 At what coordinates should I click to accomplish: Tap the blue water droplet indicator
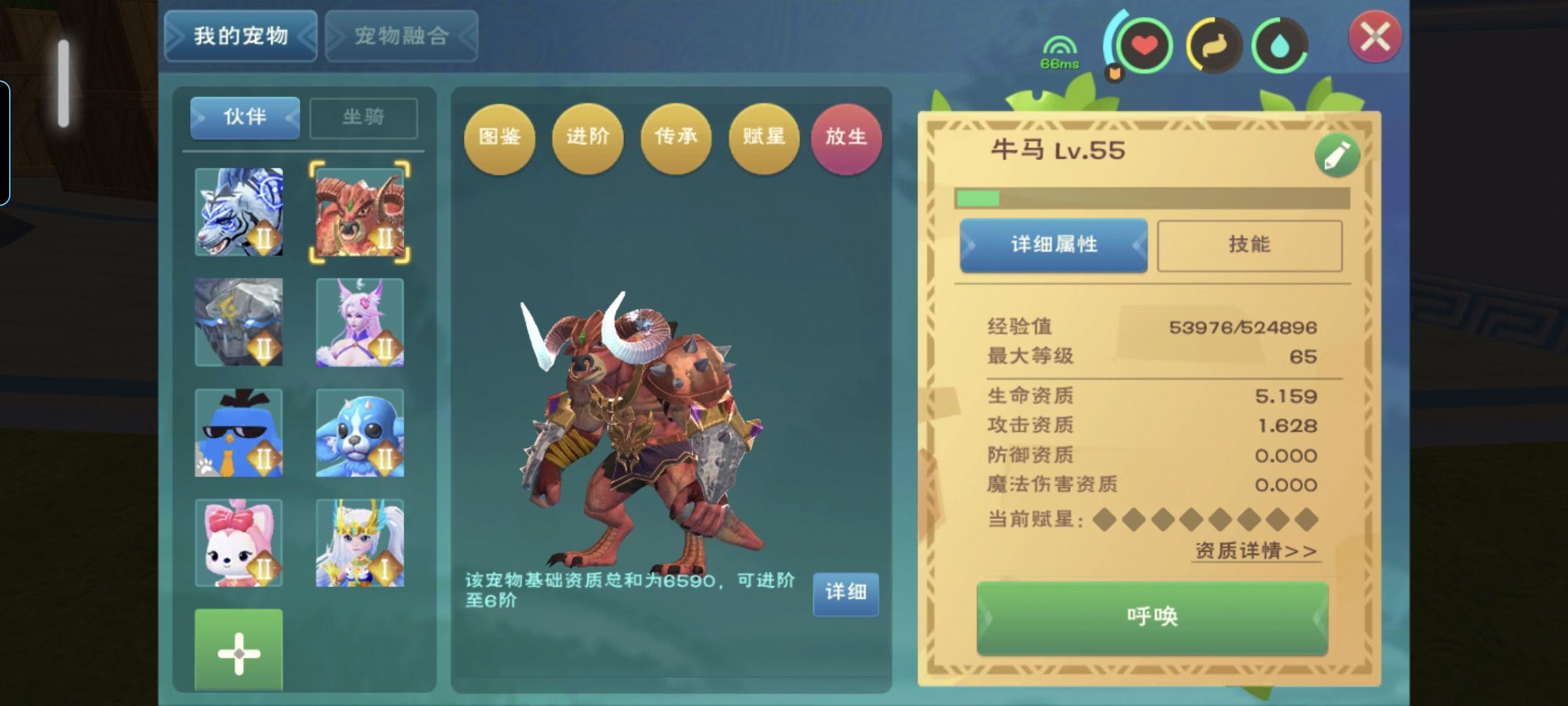point(1279,45)
